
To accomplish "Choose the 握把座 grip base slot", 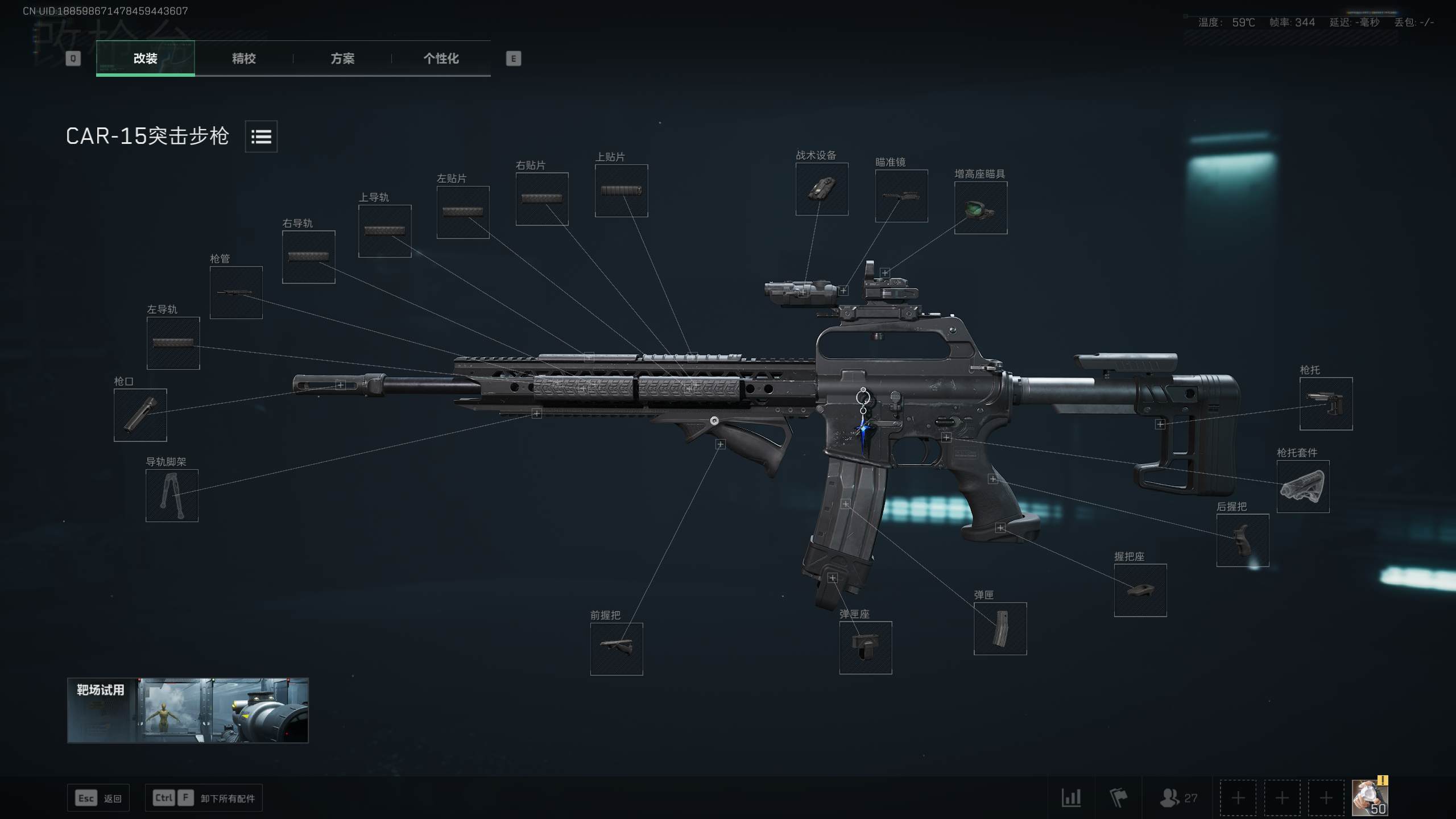I will click(x=1140, y=590).
